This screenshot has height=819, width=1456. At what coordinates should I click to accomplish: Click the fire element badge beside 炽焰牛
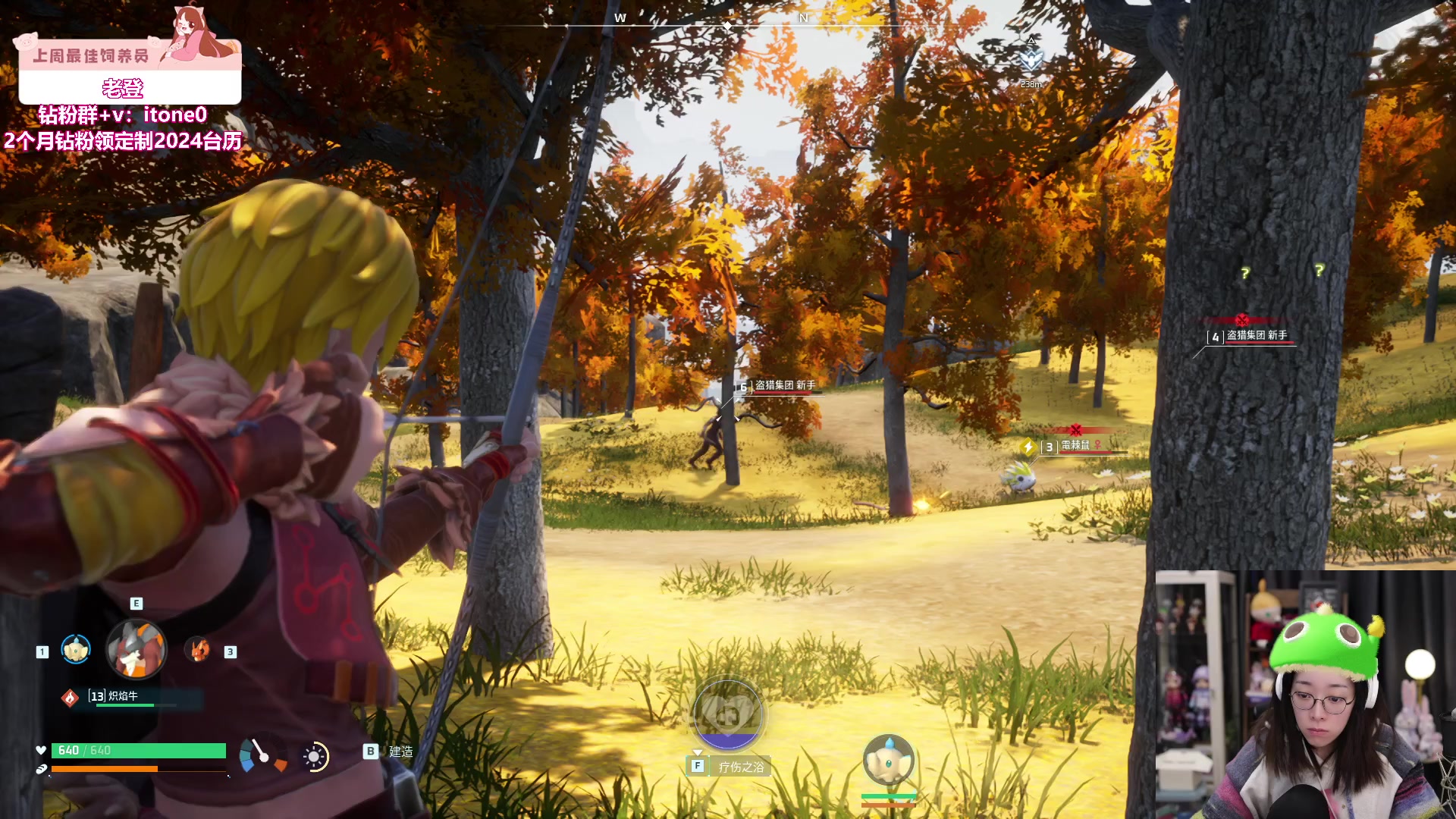(x=70, y=698)
